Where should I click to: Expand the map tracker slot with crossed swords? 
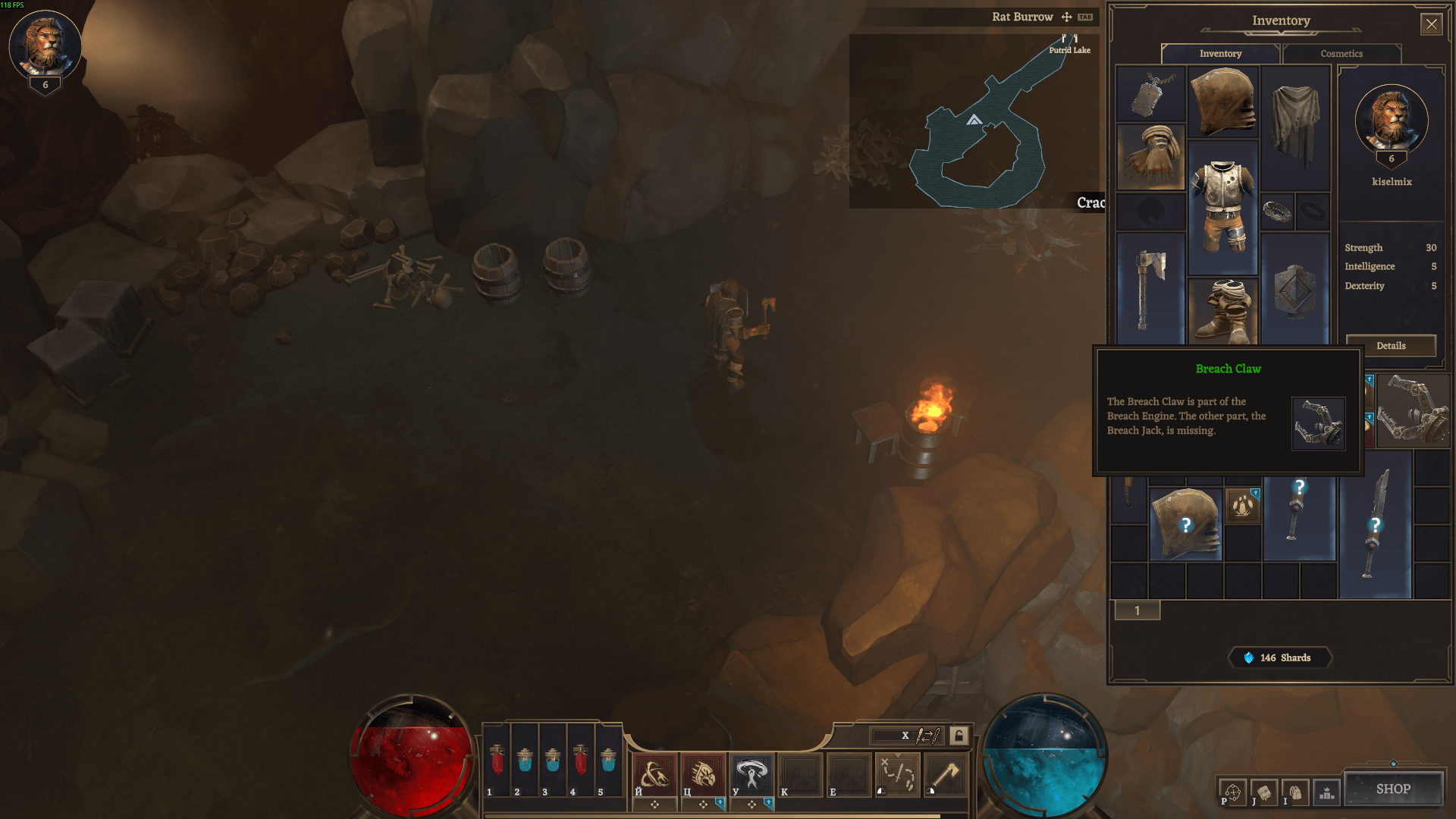[899, 775]
